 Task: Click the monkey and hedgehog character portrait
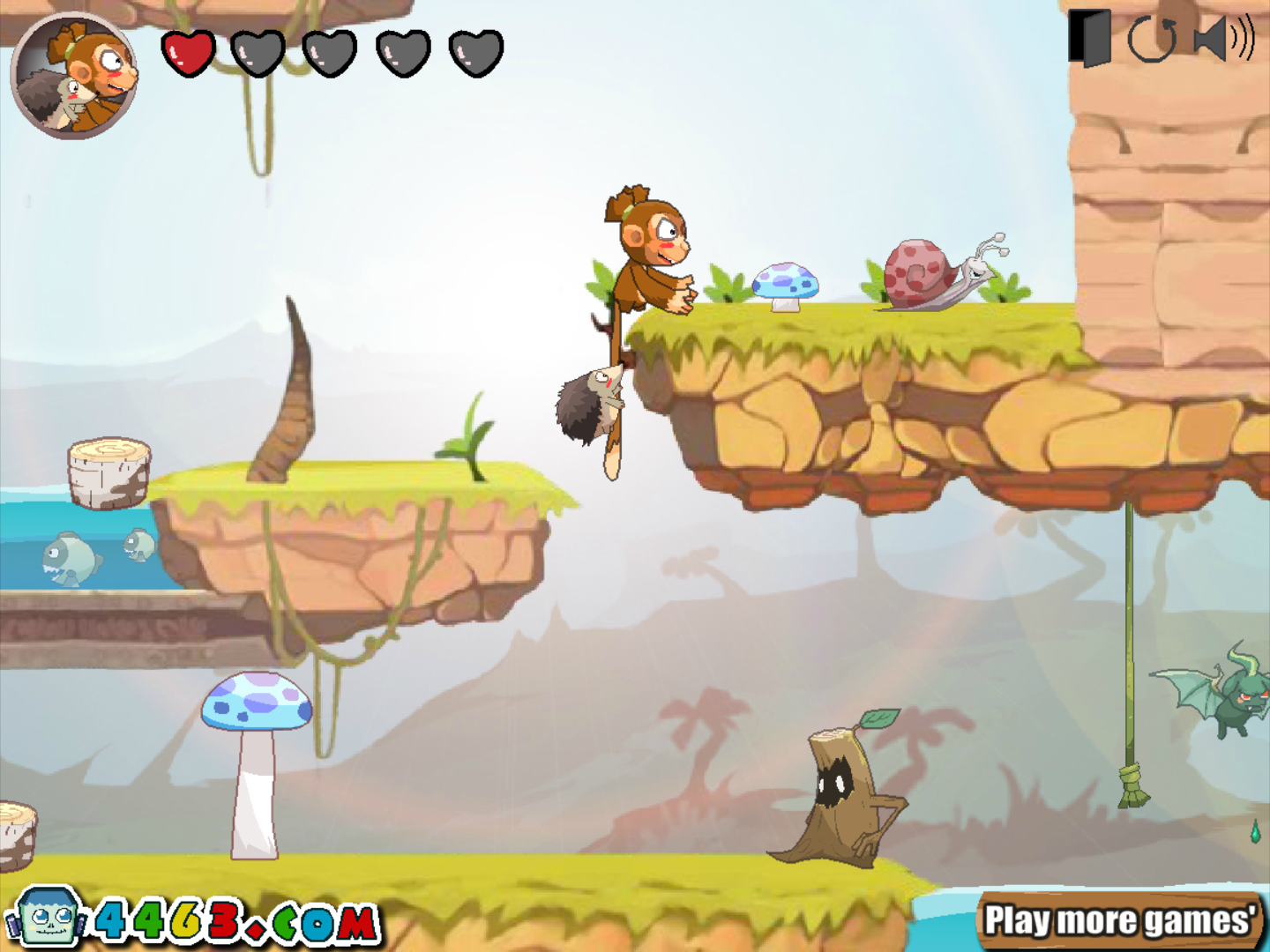[x=74, y=77]
